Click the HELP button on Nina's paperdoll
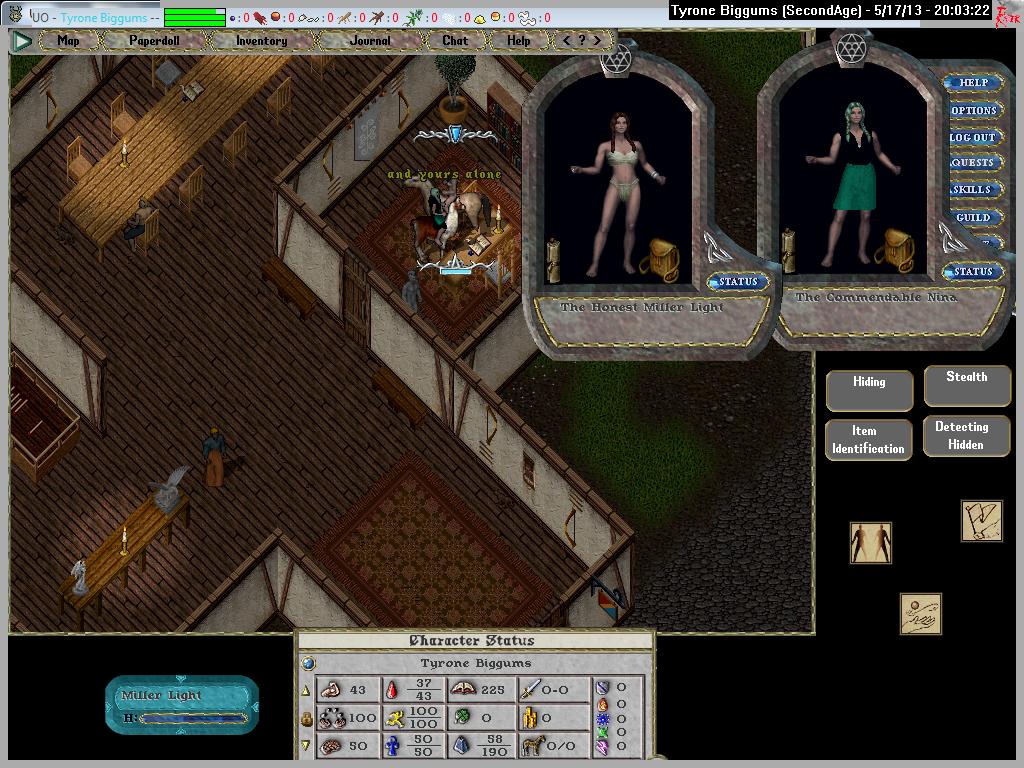Viewport: 1024px width, 768px height. tap(973, 83)
